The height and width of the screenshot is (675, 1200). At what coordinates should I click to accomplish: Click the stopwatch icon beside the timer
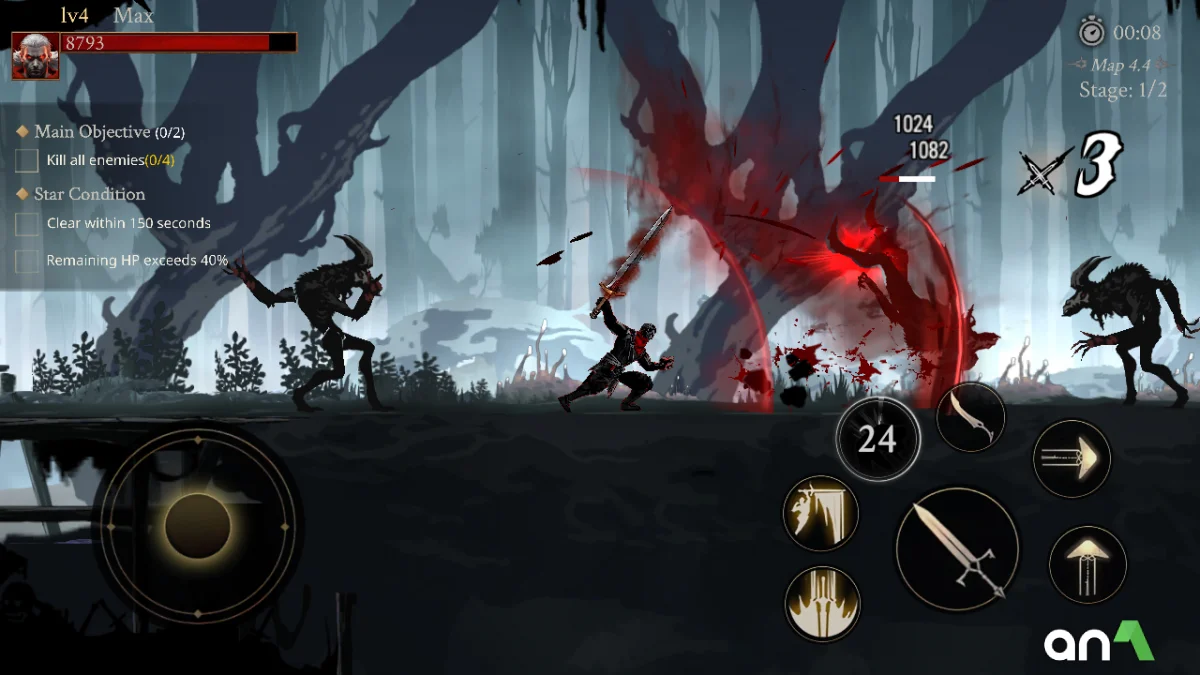pyautogui.click(x=1091, y=32)
